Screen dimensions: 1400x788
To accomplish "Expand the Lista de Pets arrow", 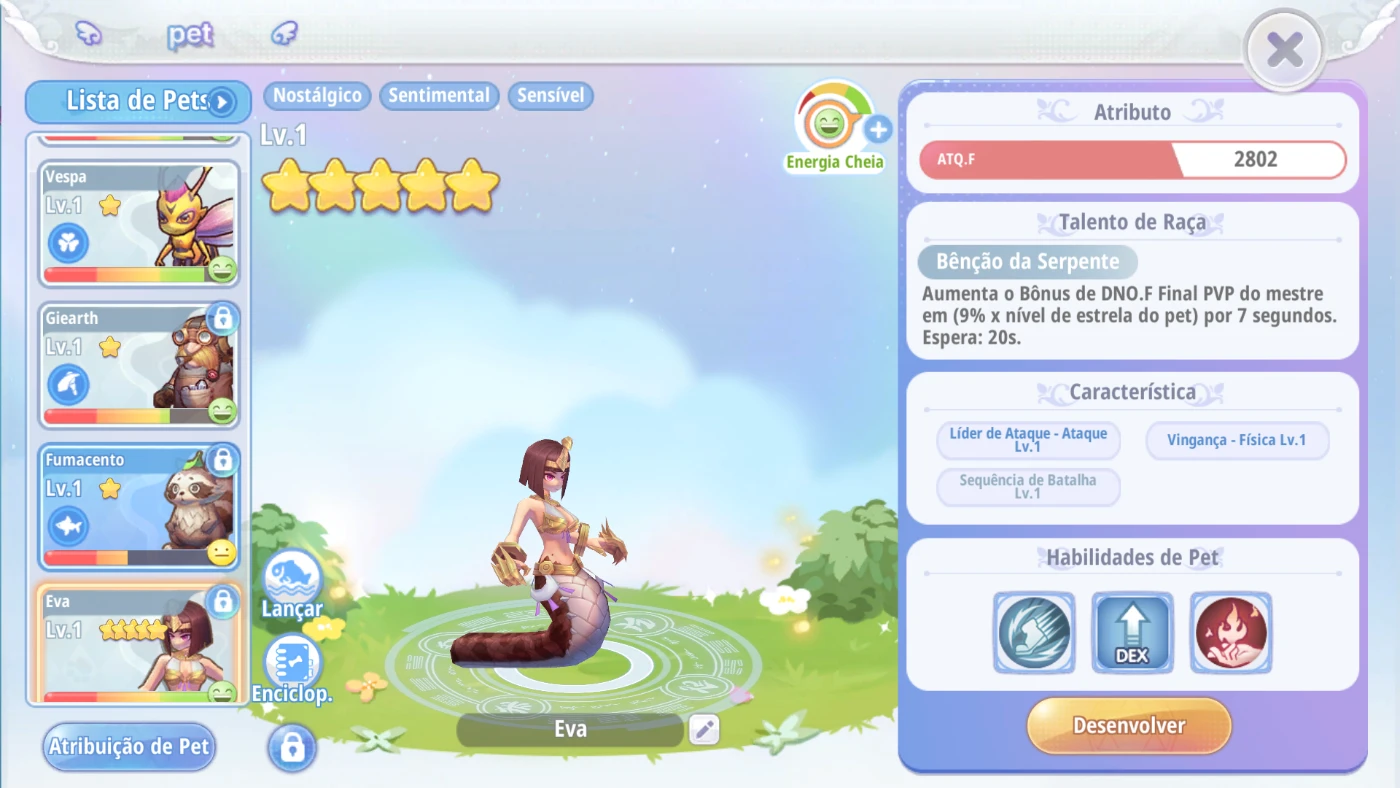I will coord(222,101).
